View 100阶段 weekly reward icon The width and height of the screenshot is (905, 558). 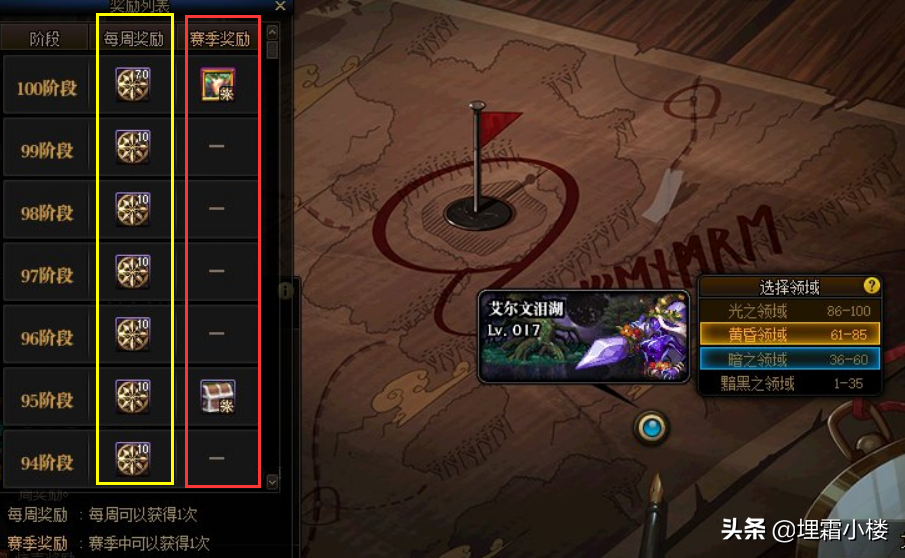tap(133, 85)
